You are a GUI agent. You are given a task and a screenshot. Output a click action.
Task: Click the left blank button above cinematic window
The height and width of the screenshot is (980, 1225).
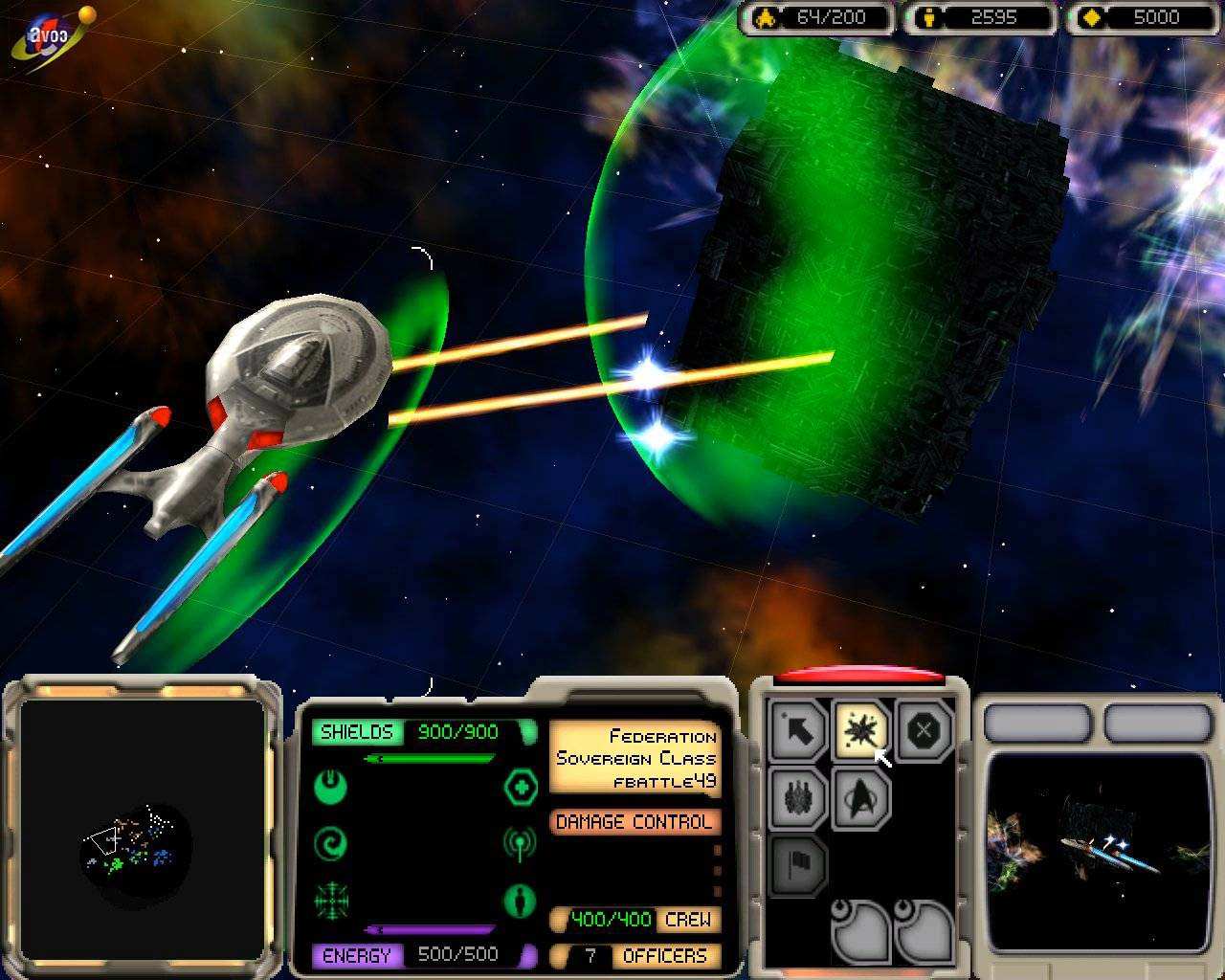[x=1037, y=724]
